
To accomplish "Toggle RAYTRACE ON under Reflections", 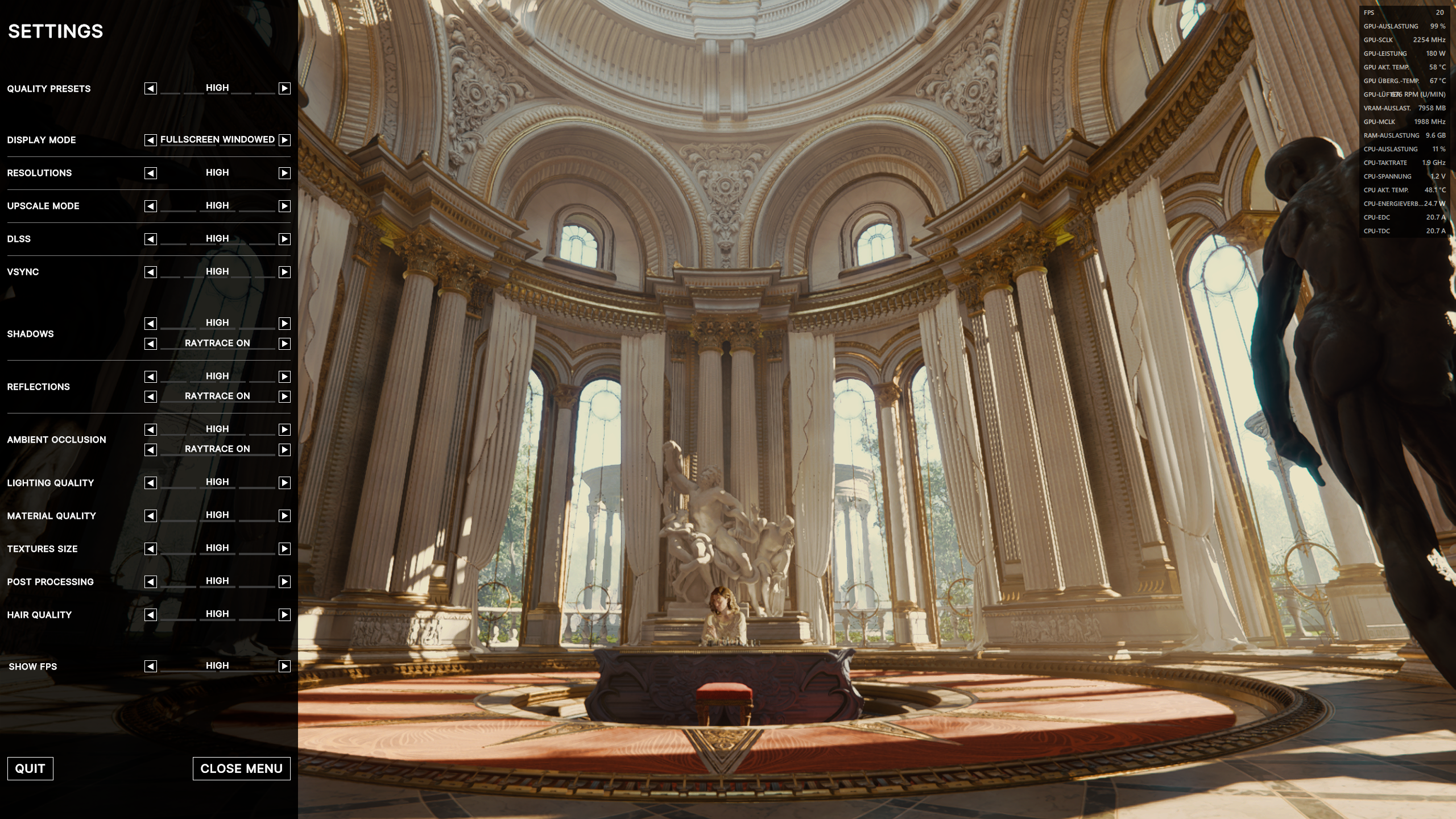I will 217,396.
